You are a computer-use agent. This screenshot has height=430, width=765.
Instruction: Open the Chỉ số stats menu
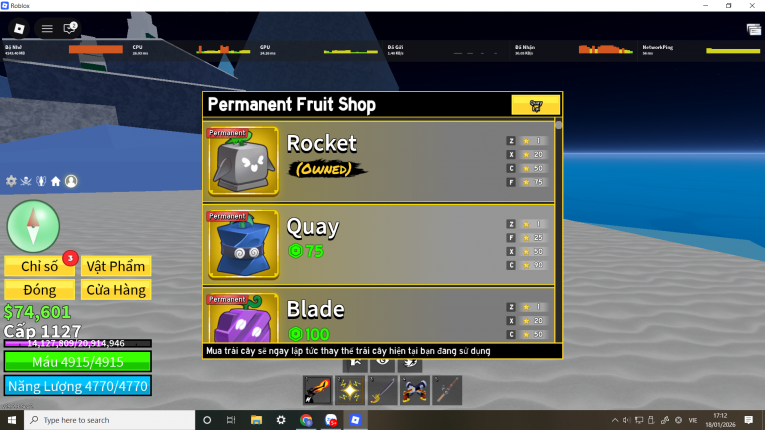tap(40, 265)
